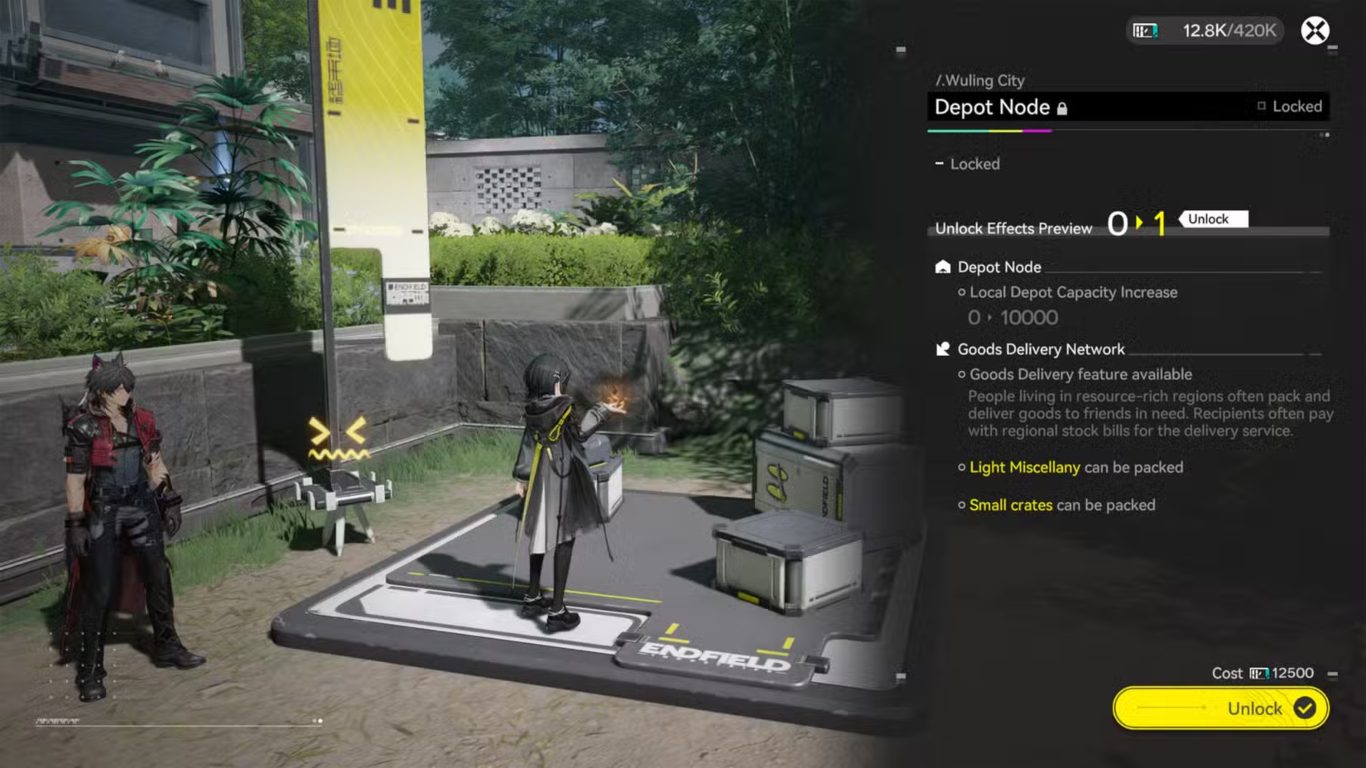Click the Locked badge in the title bar
The height and width of the screenshot is (768, 1366).
point(1295,106)
